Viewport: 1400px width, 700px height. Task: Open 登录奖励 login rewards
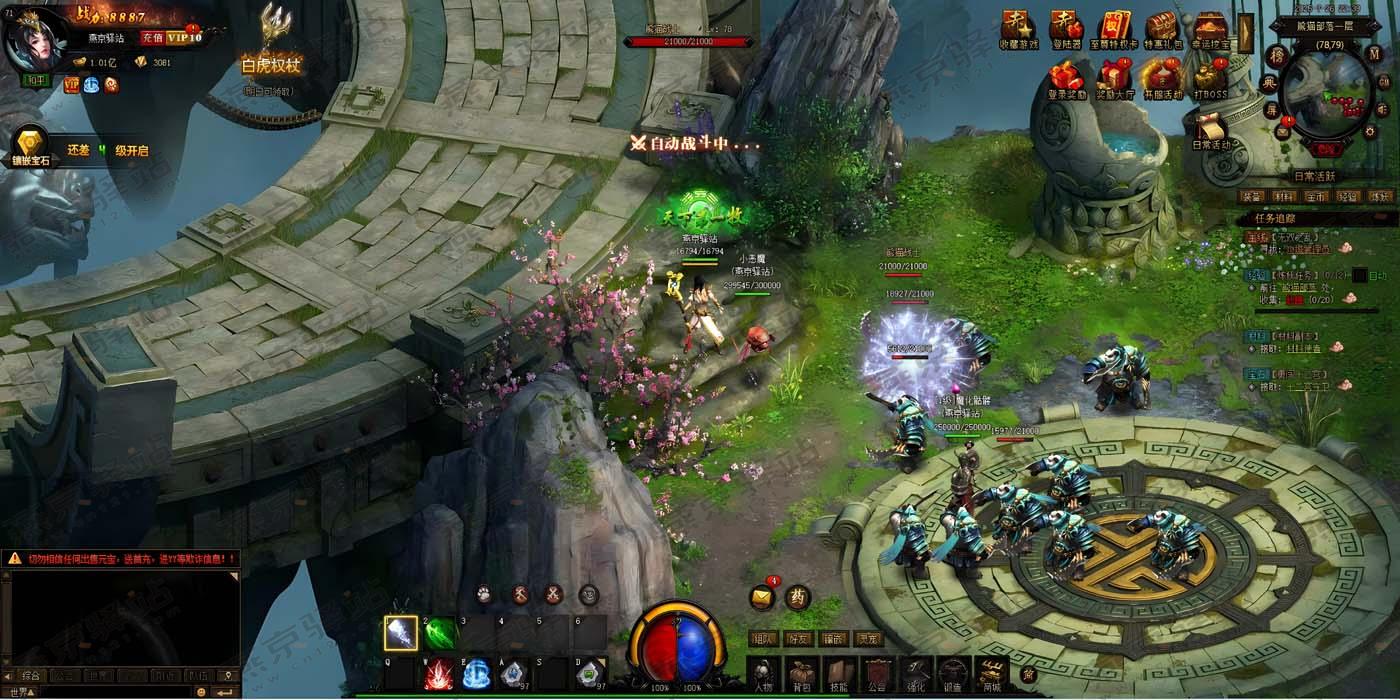1066,79
